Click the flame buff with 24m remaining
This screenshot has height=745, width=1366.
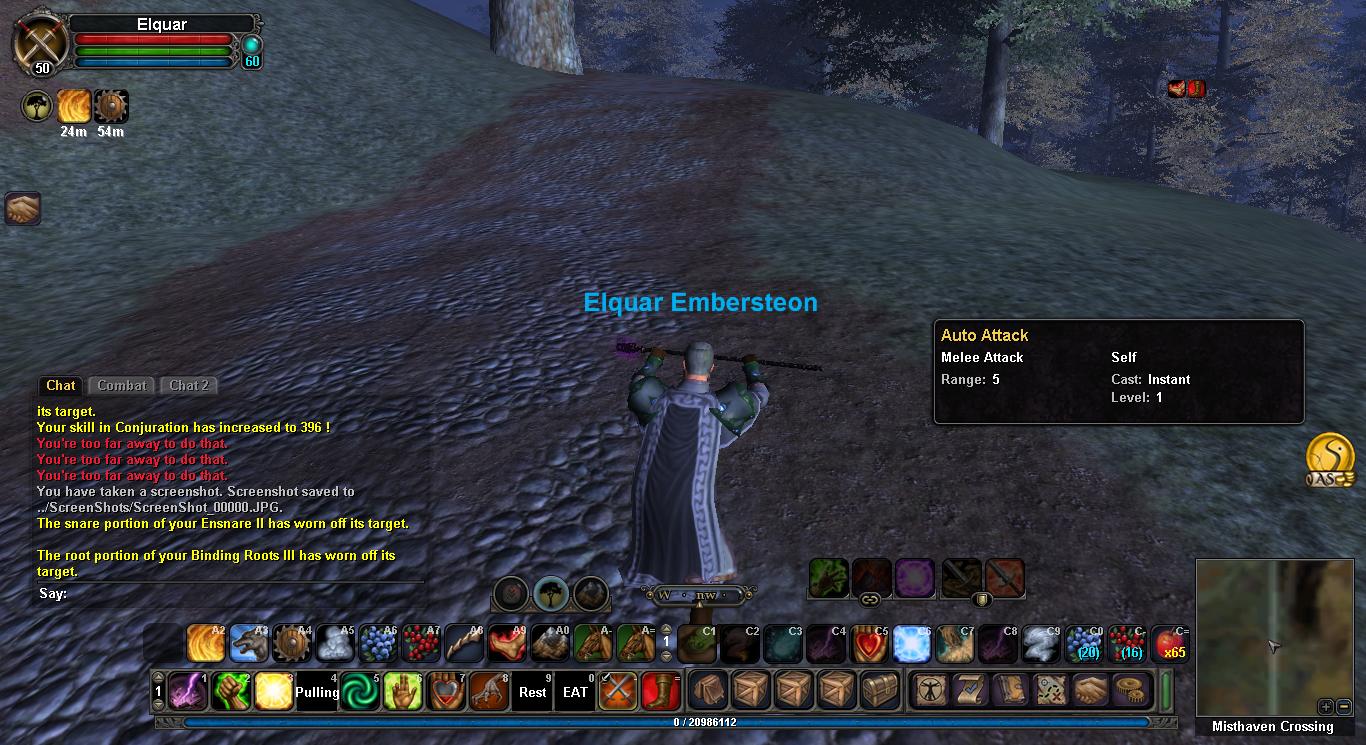73,106
